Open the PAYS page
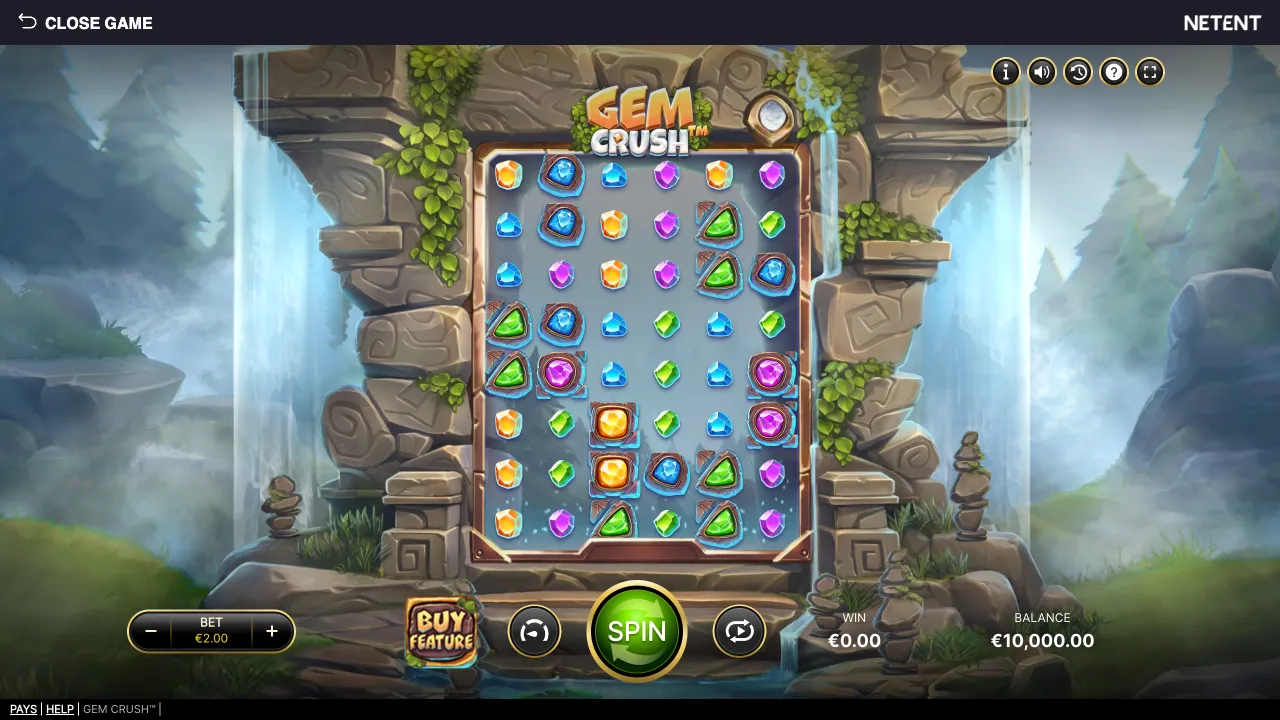The width and height of the screenshot is (1280, 720). (23, 709)
